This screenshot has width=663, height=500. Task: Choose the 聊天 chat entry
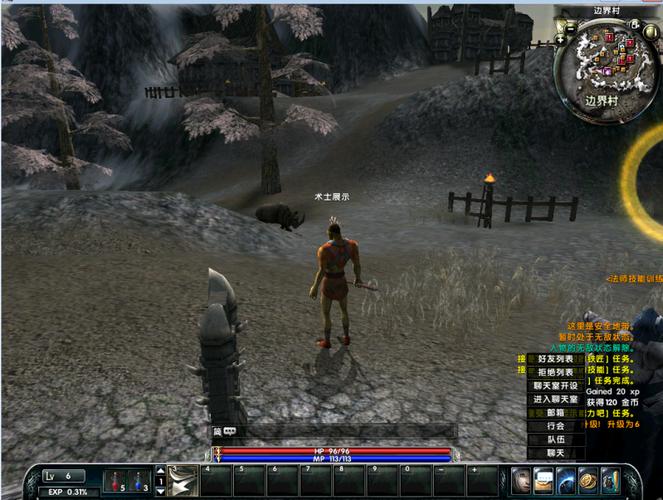click(555, 453)
